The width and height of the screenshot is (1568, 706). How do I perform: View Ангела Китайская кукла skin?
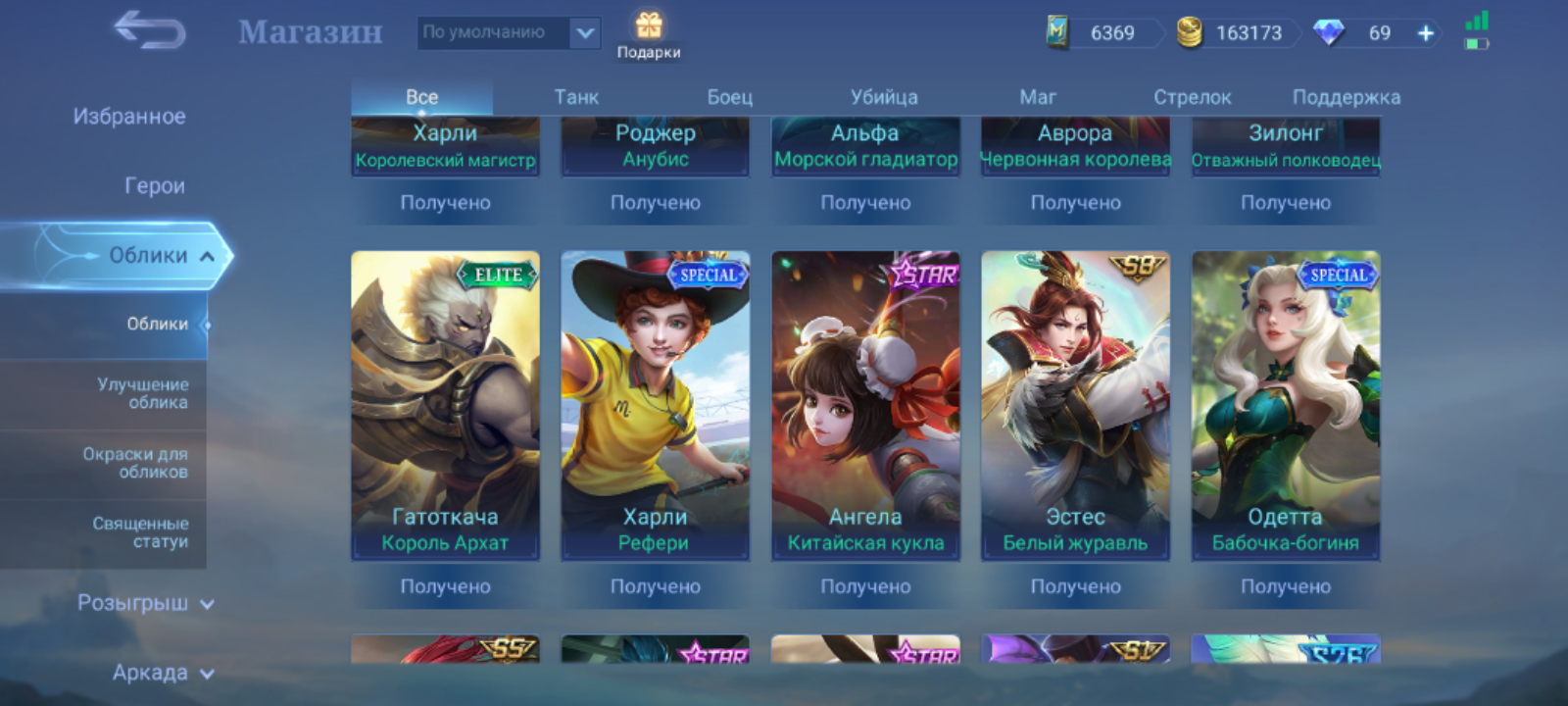pyautogui.click(x=865, y=406)
